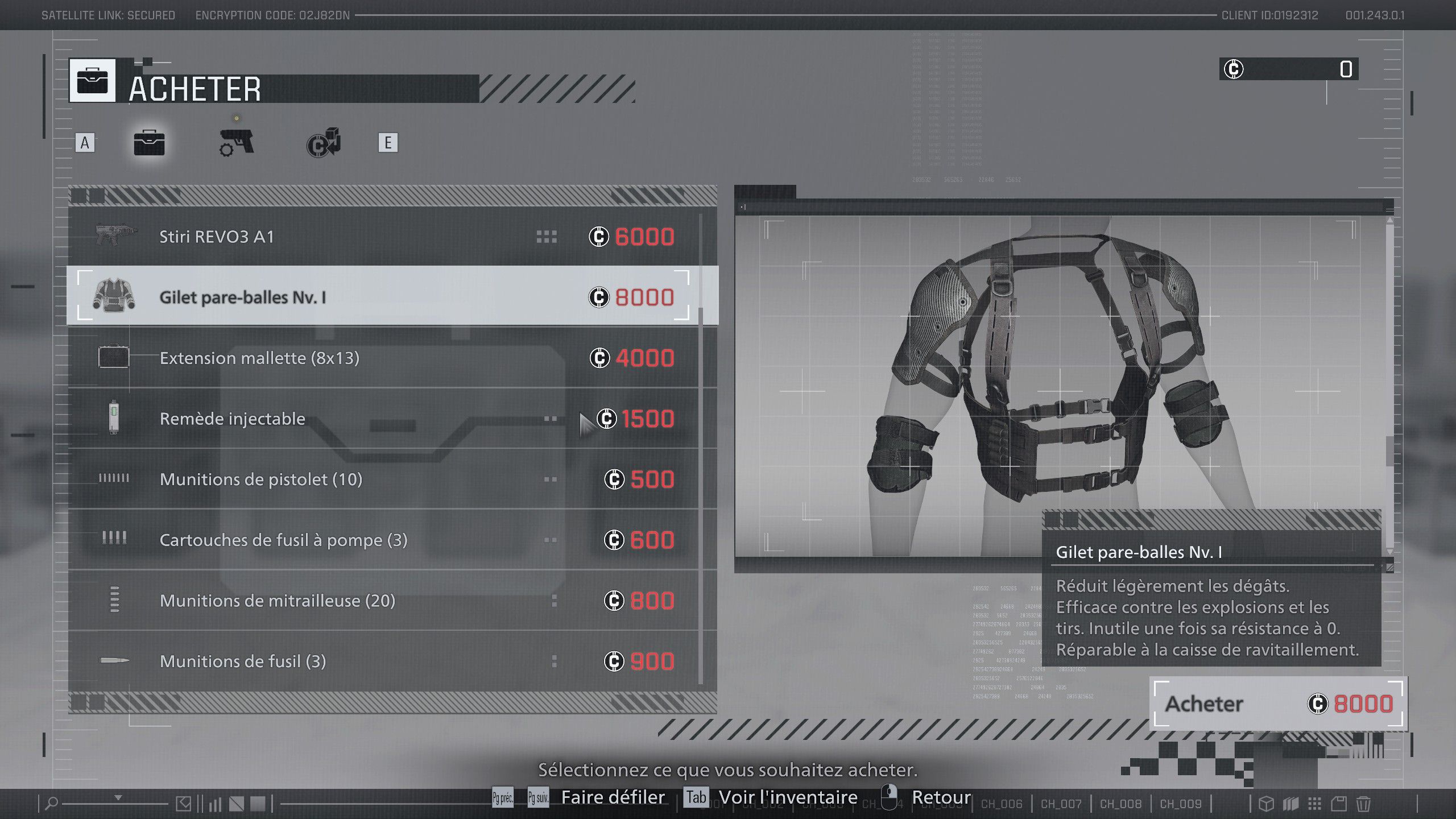Pick Munitions de fusil (3) row
The width and height of the screenshot is (1456, 819).
point(387,661)
